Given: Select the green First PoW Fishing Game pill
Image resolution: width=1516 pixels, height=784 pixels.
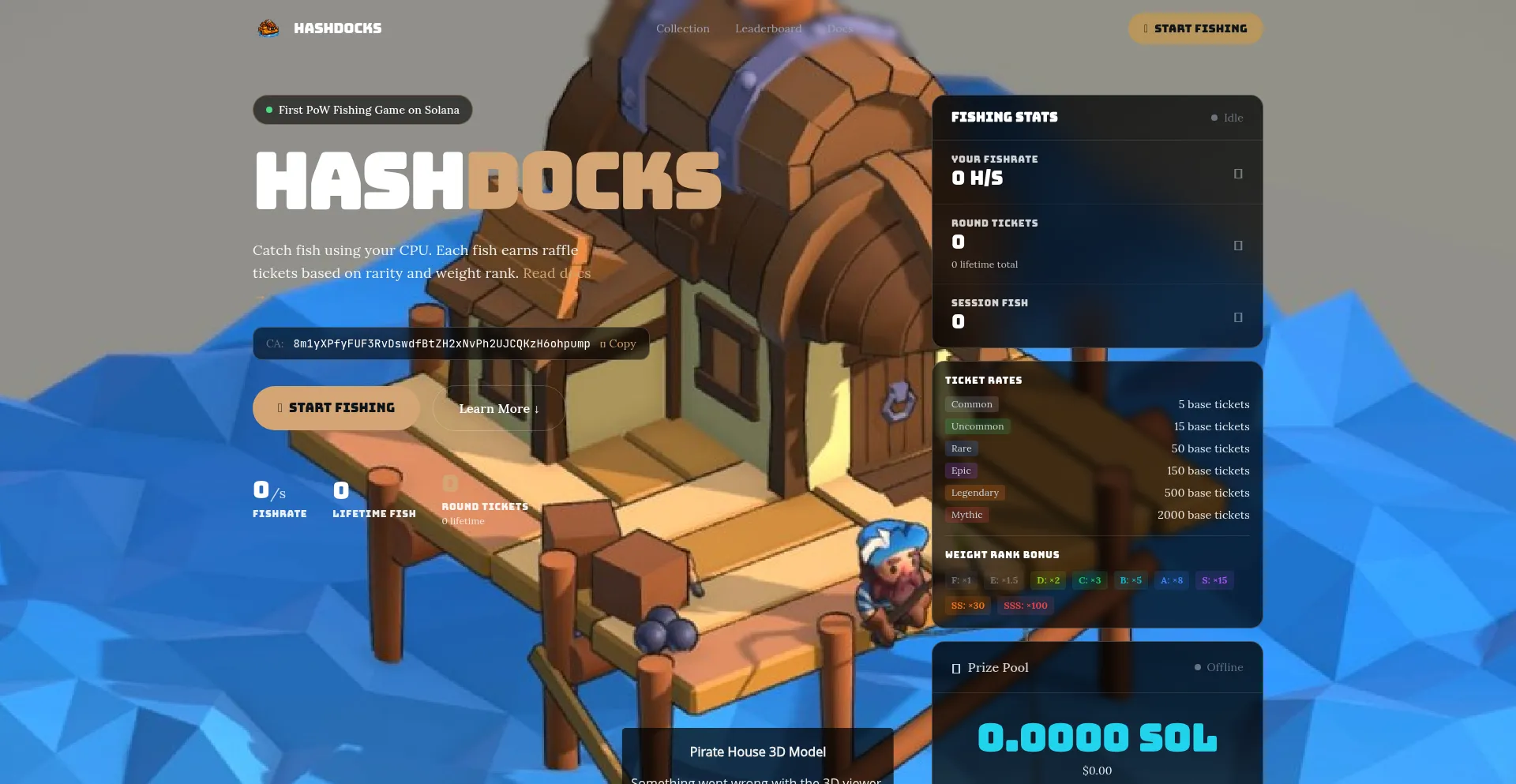Looking at the screenshot, I should [362, 110].
